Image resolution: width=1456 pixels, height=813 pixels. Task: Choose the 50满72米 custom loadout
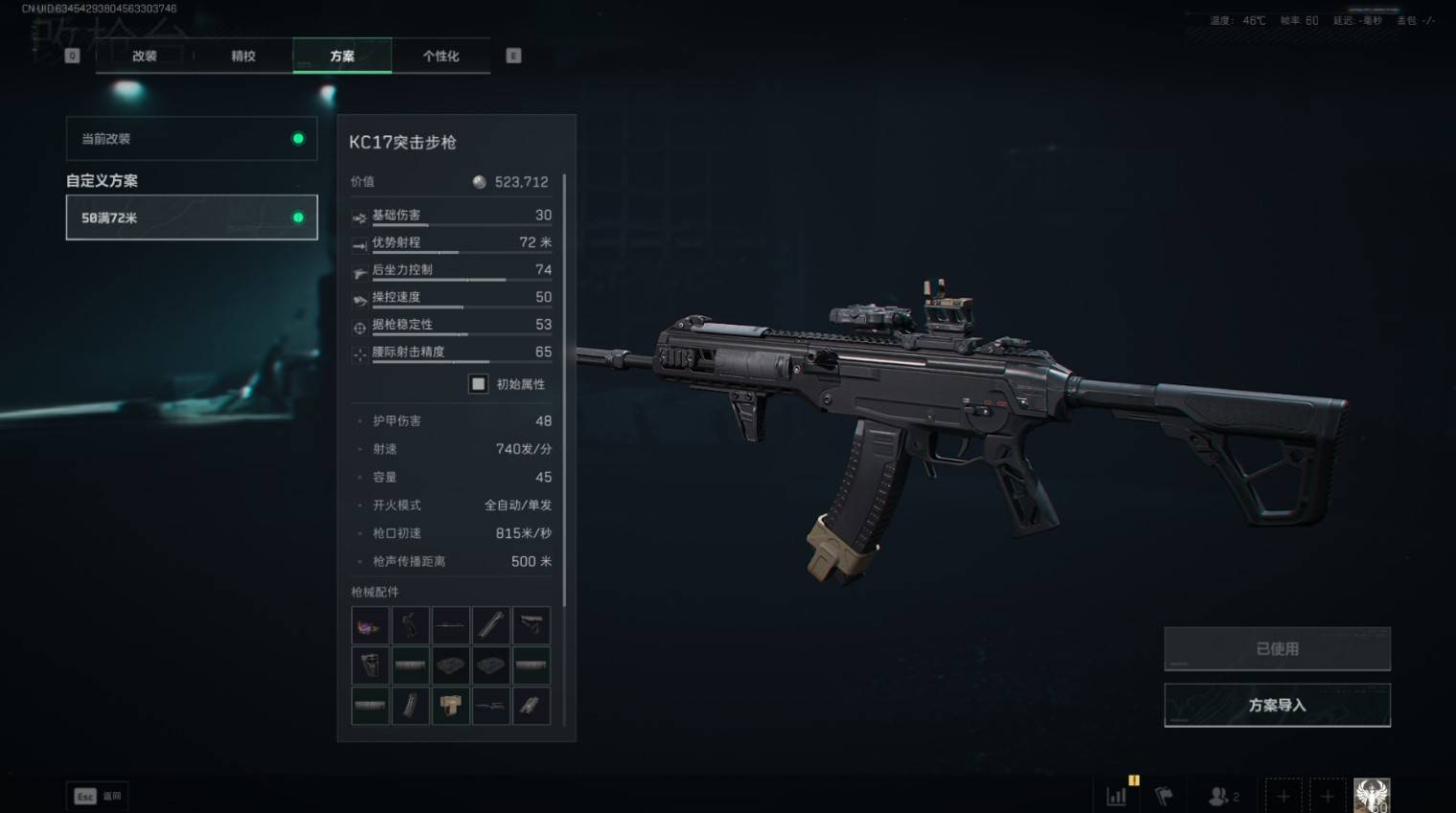192,217
